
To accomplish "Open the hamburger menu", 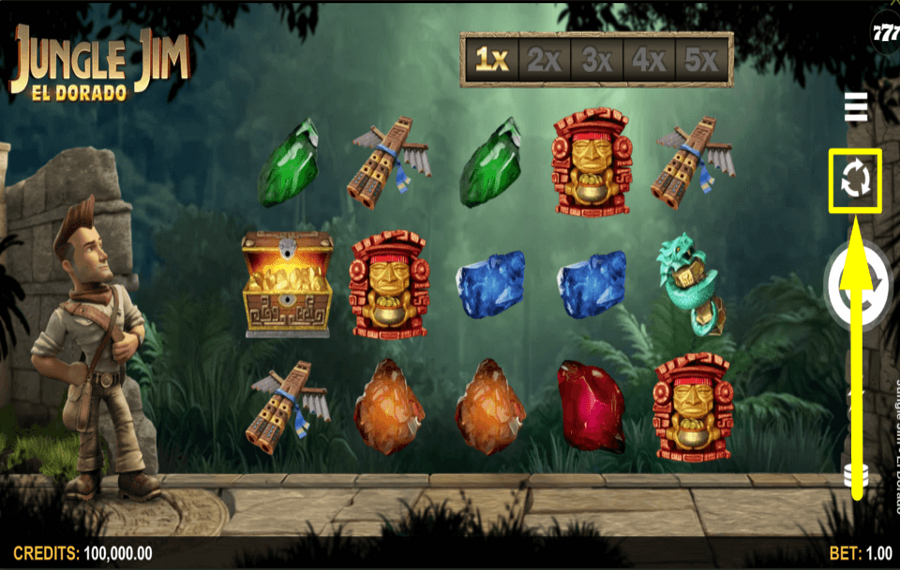I will coord(856,106).
